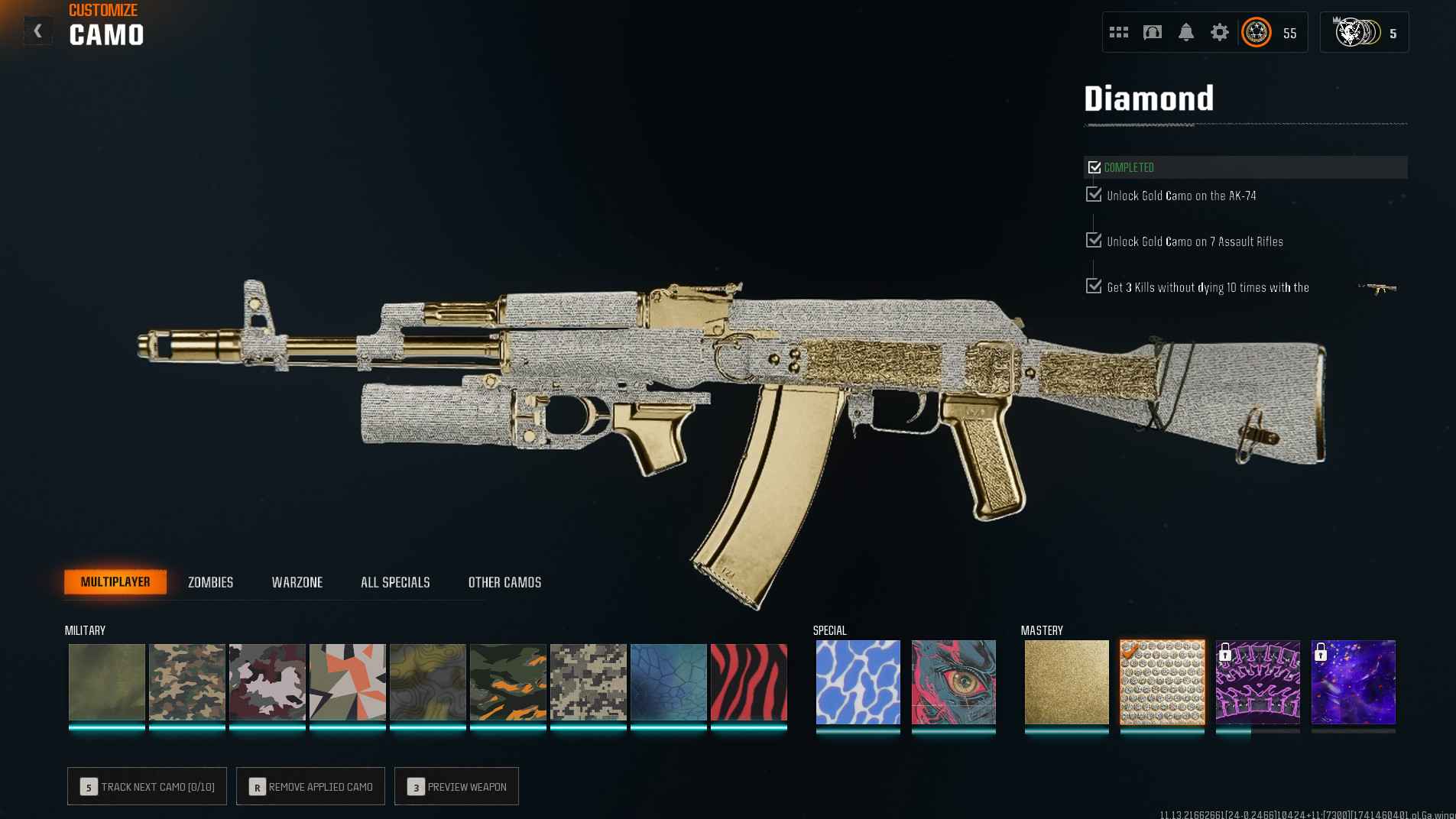Image resolution: width=1456 pixels, height=819 pixels.
Task: Remove the applied camo
Action: point(310,786)
